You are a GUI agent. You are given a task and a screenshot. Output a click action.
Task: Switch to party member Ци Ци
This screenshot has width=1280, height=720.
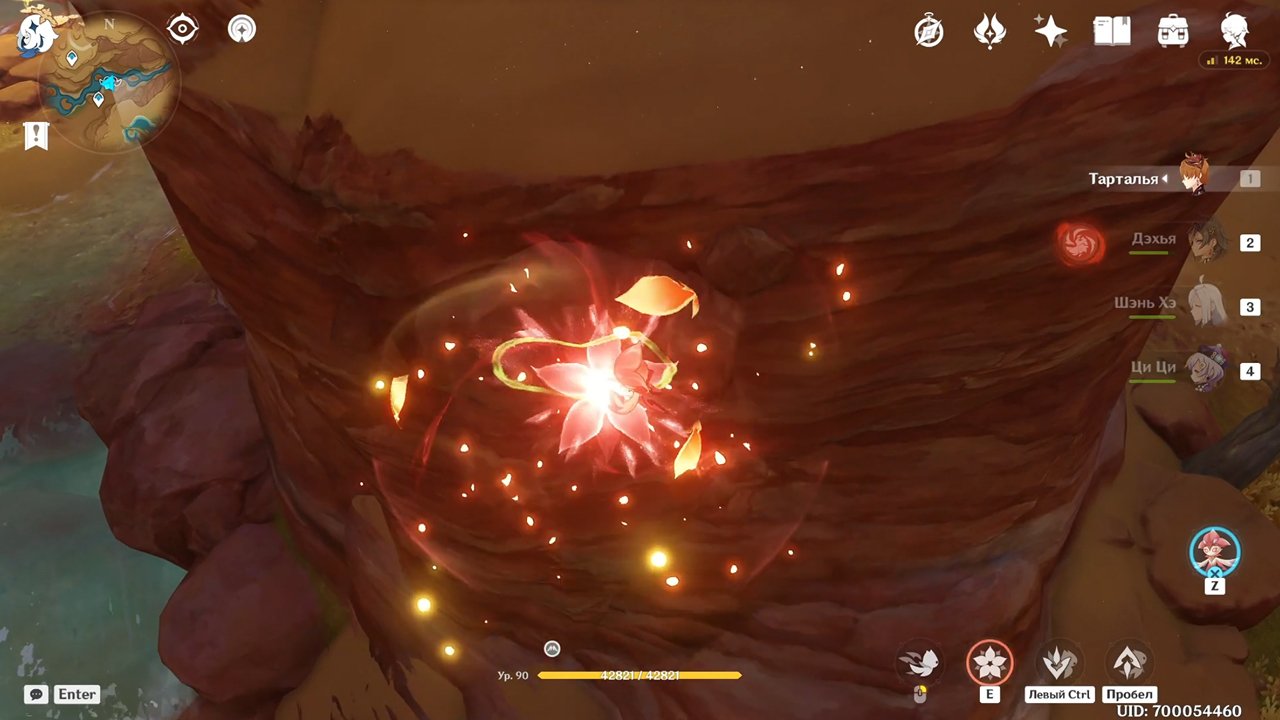[x=1206, y=369]
